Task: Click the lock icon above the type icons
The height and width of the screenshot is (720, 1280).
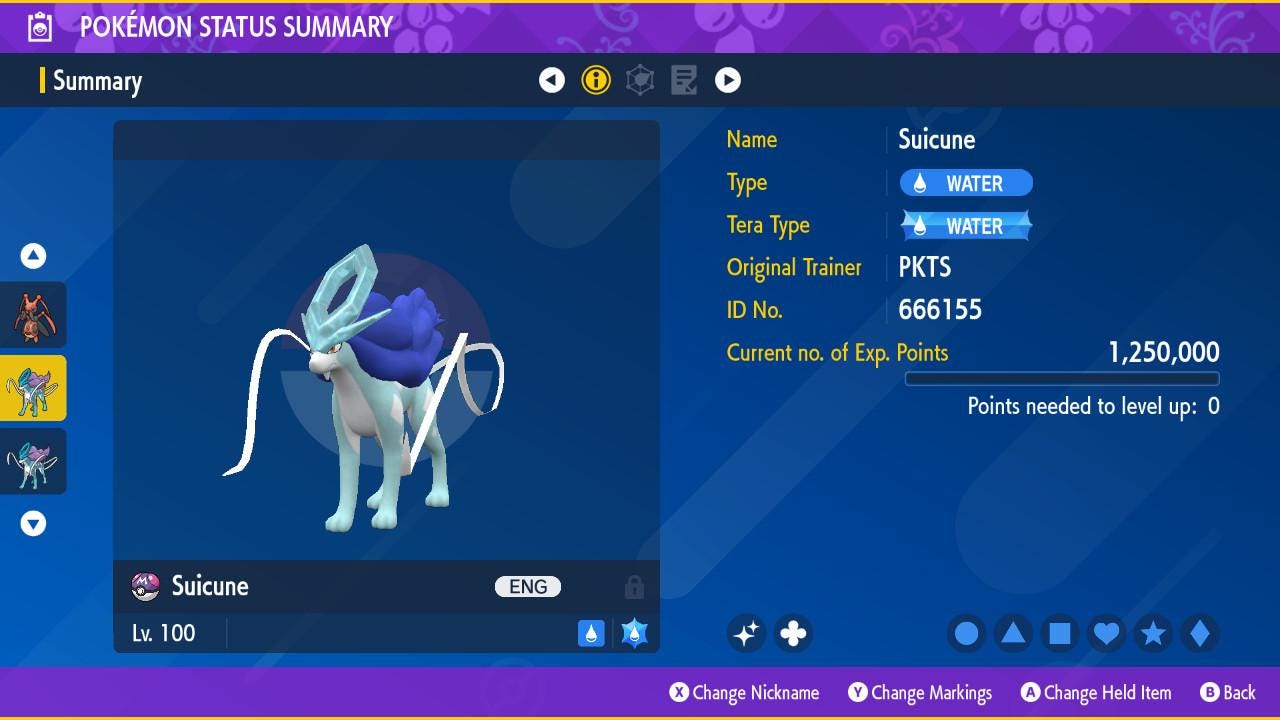Action: coord(634,587)
